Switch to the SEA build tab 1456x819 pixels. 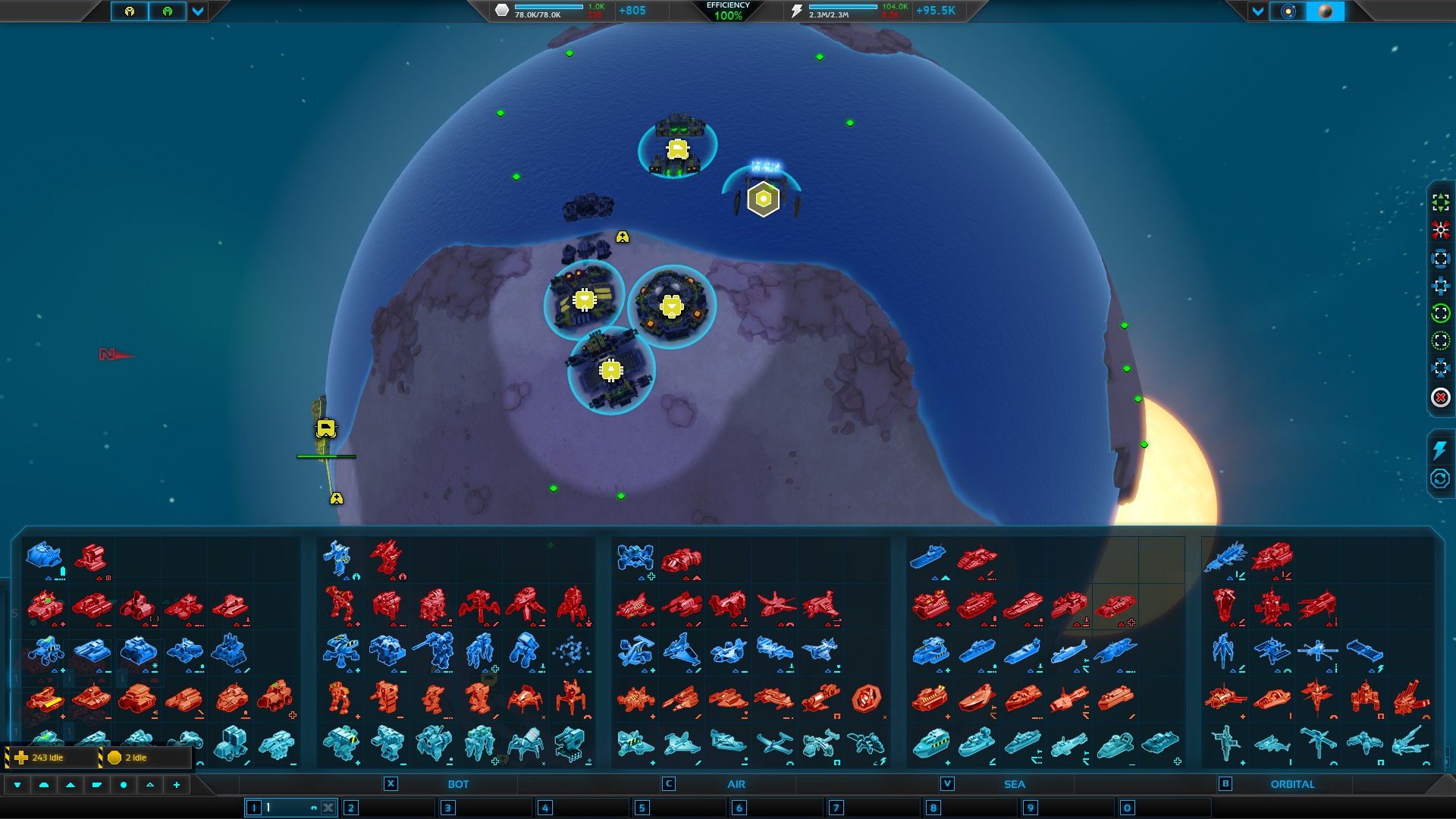coord(1014,784)
